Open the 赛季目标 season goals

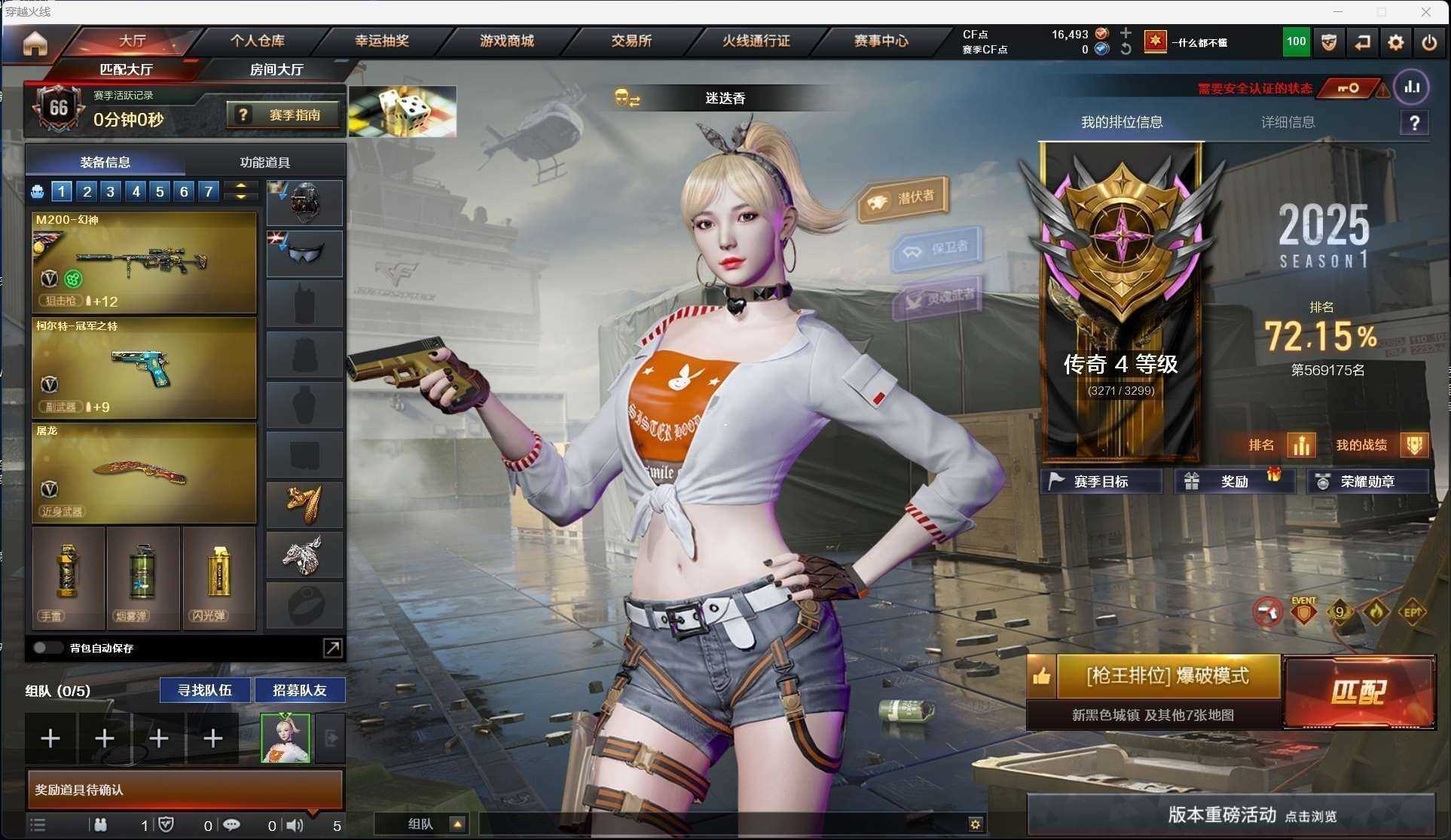[x=1100, y=481]
